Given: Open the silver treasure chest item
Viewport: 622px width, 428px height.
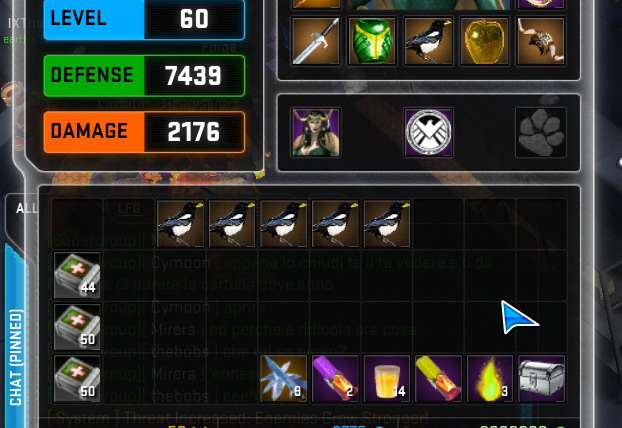Looking at the screenshot, I should (541, 379).
